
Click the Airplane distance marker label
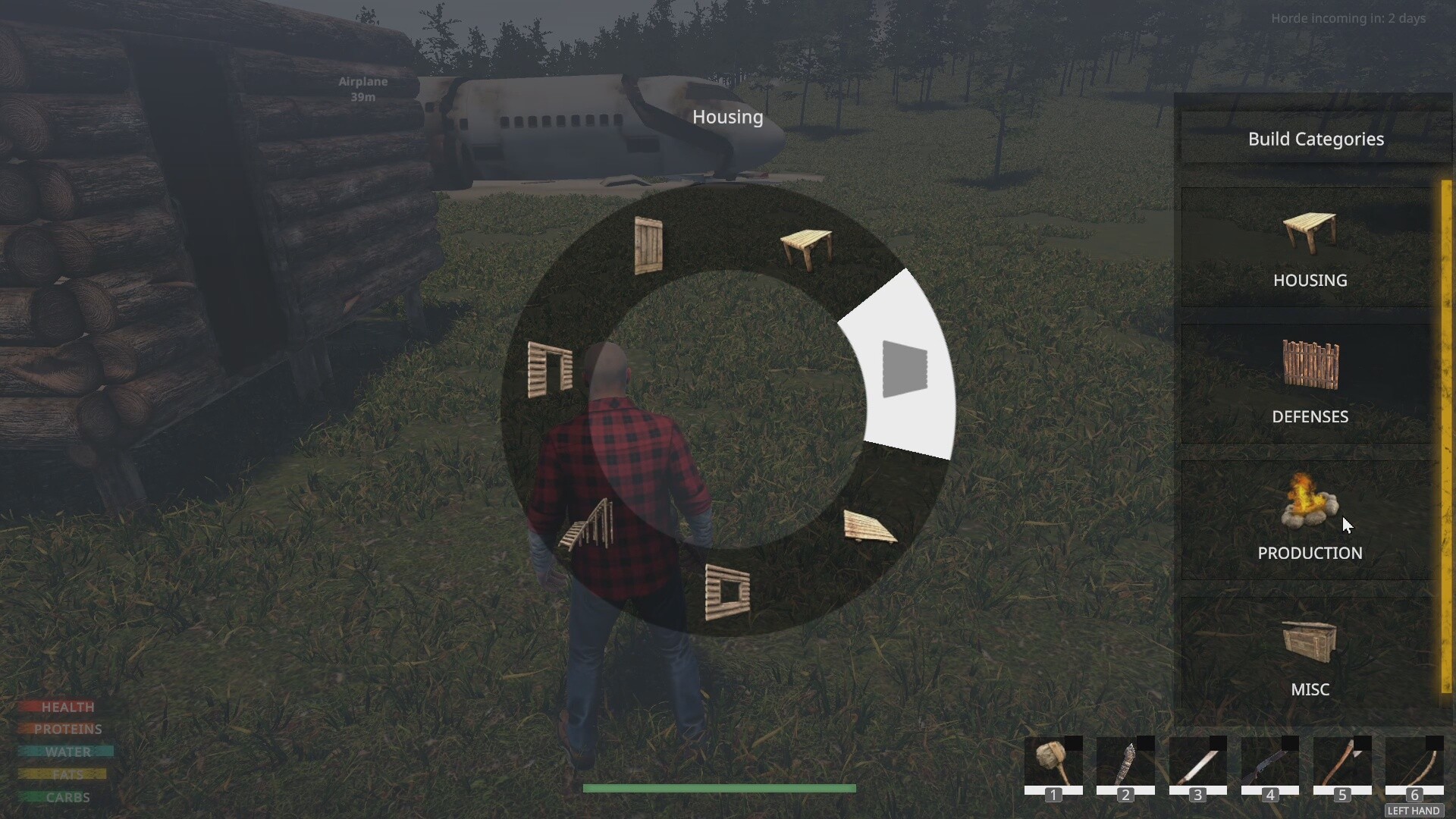pos(362,89)
